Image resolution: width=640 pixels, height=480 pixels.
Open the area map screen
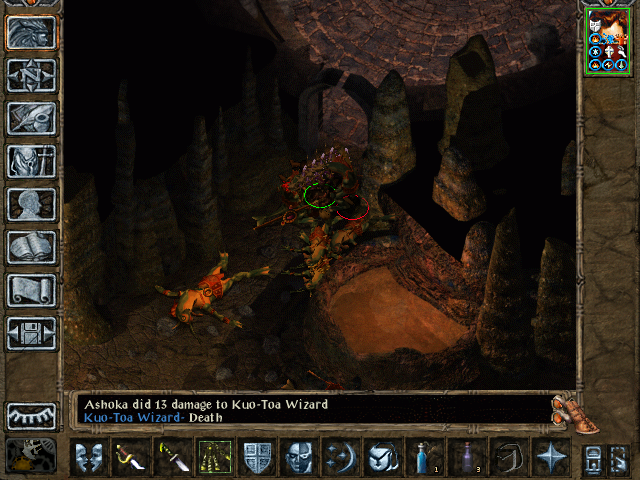click(x=32, y=75)
